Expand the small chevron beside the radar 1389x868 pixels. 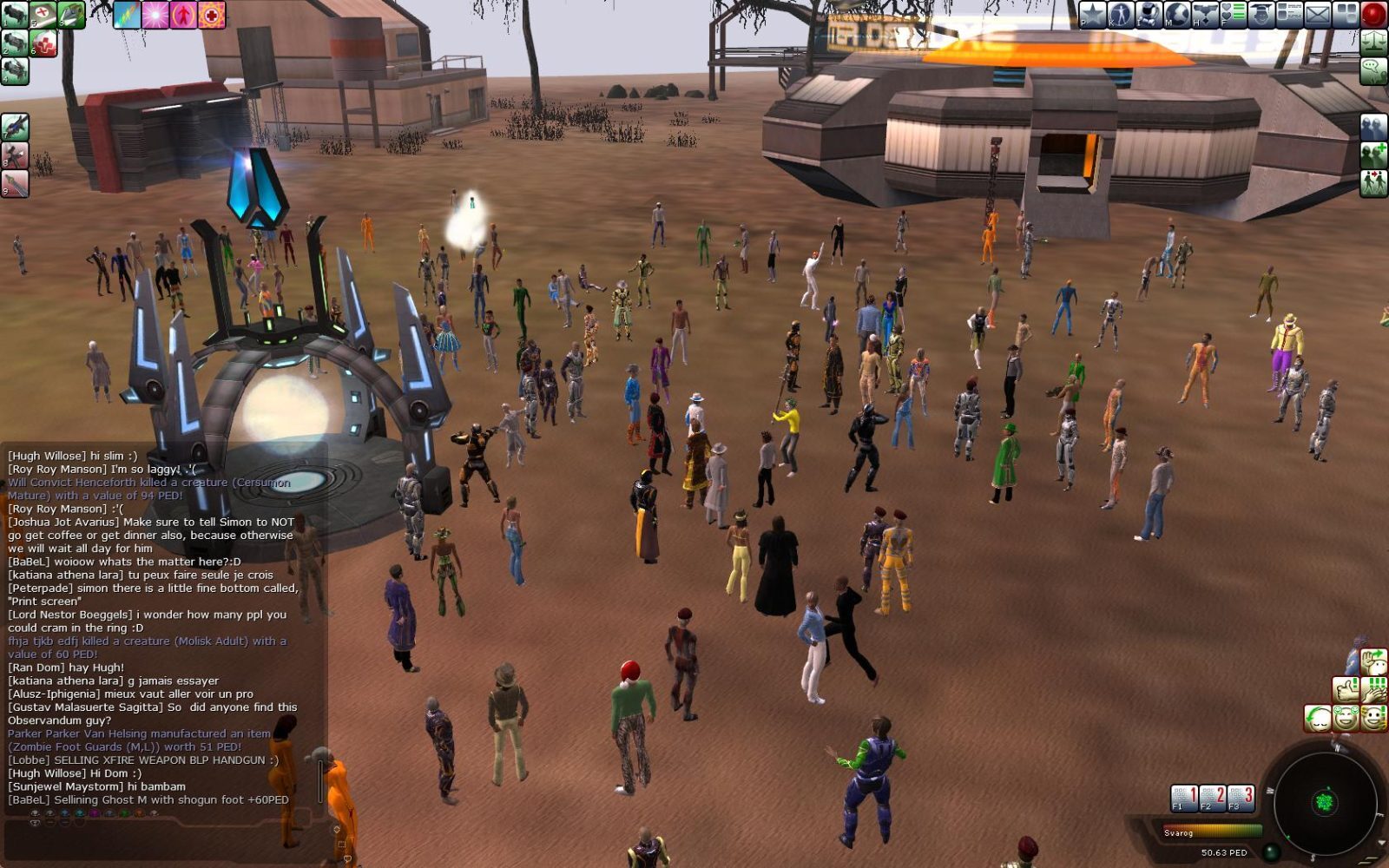pos(1381,840)
